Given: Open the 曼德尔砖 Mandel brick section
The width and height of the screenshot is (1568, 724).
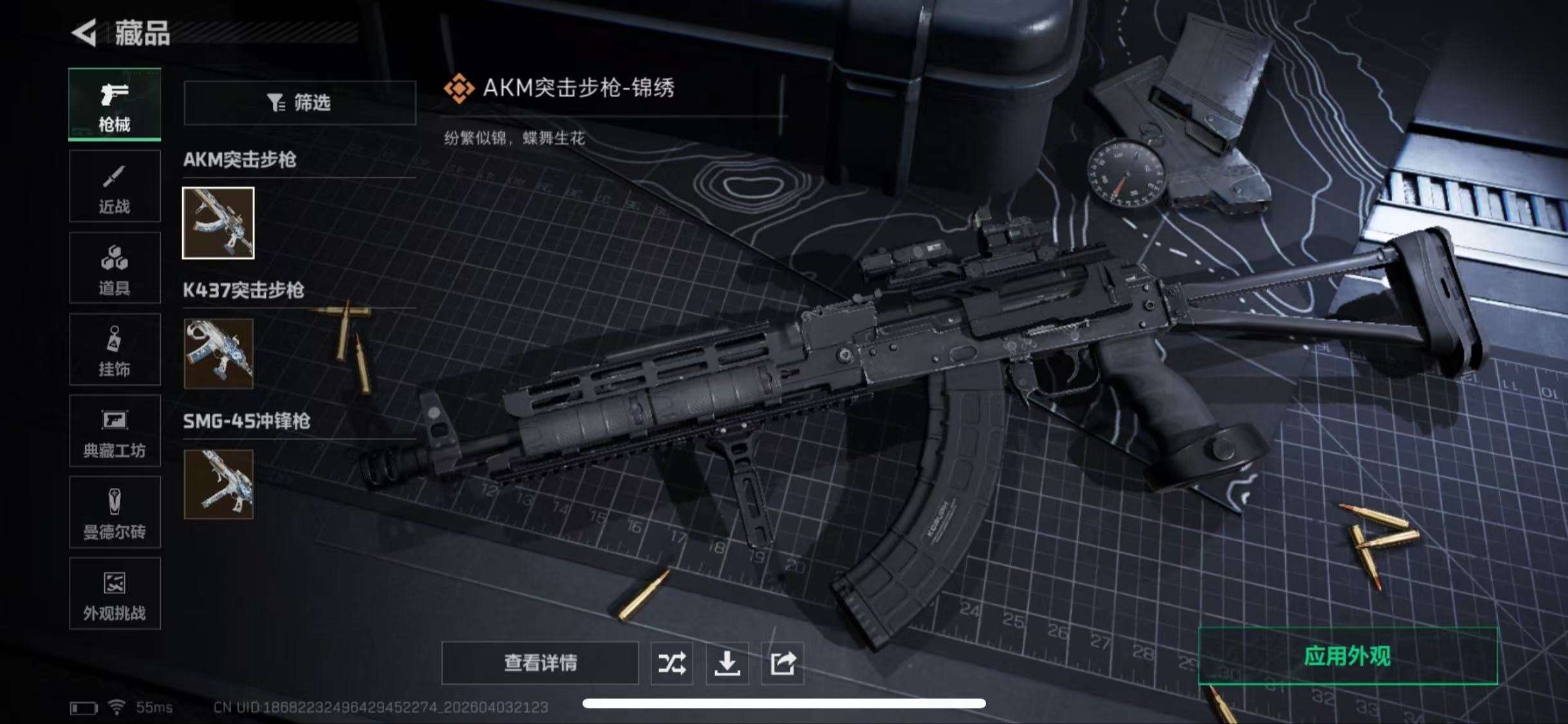Looking at the screenshot, I should pyautogui.click(x=115, y=514).
